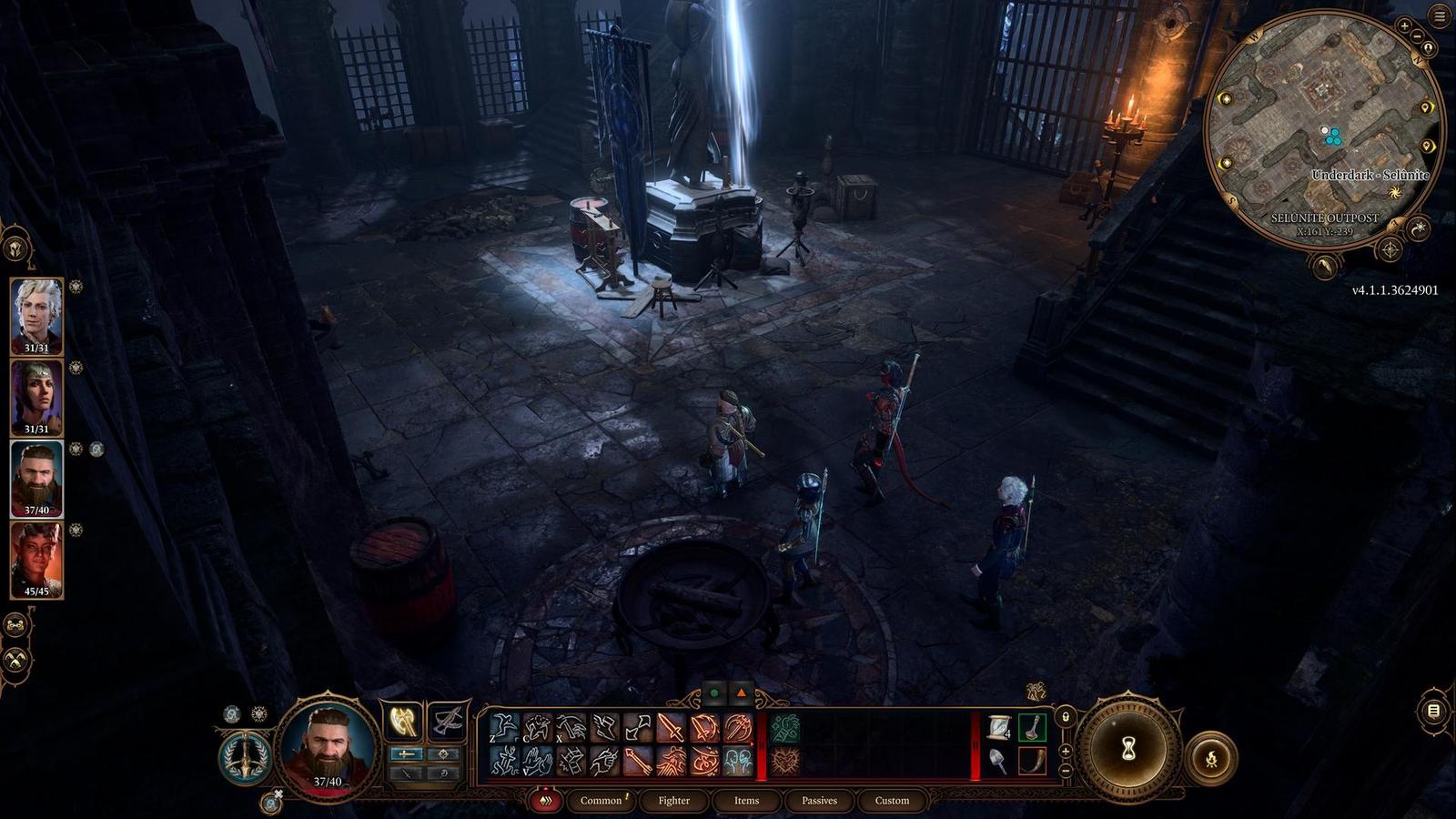1456x819 pixels.
Task: Select the red tiefling party portrait
Action: (x=36, y=559)
